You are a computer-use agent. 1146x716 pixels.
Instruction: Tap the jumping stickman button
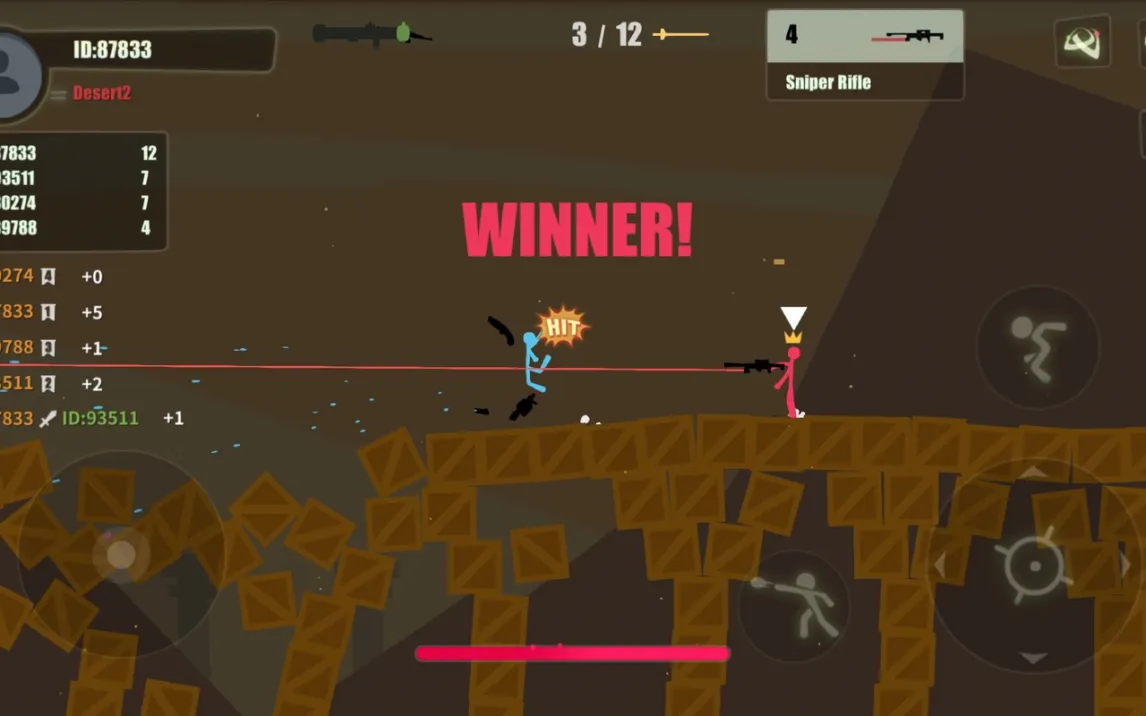[x=1037, y=347]
